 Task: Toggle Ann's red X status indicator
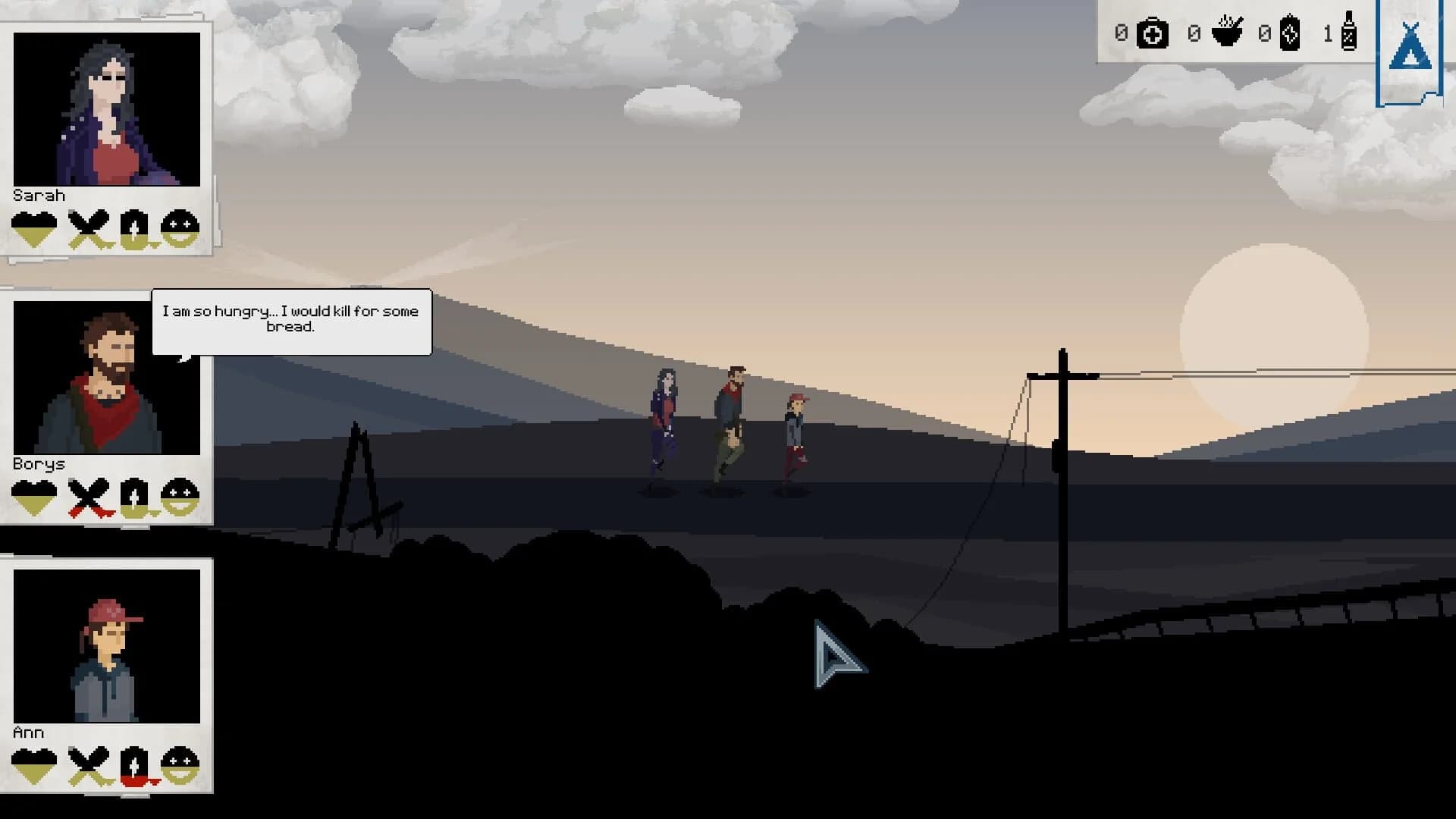point(87,767)
